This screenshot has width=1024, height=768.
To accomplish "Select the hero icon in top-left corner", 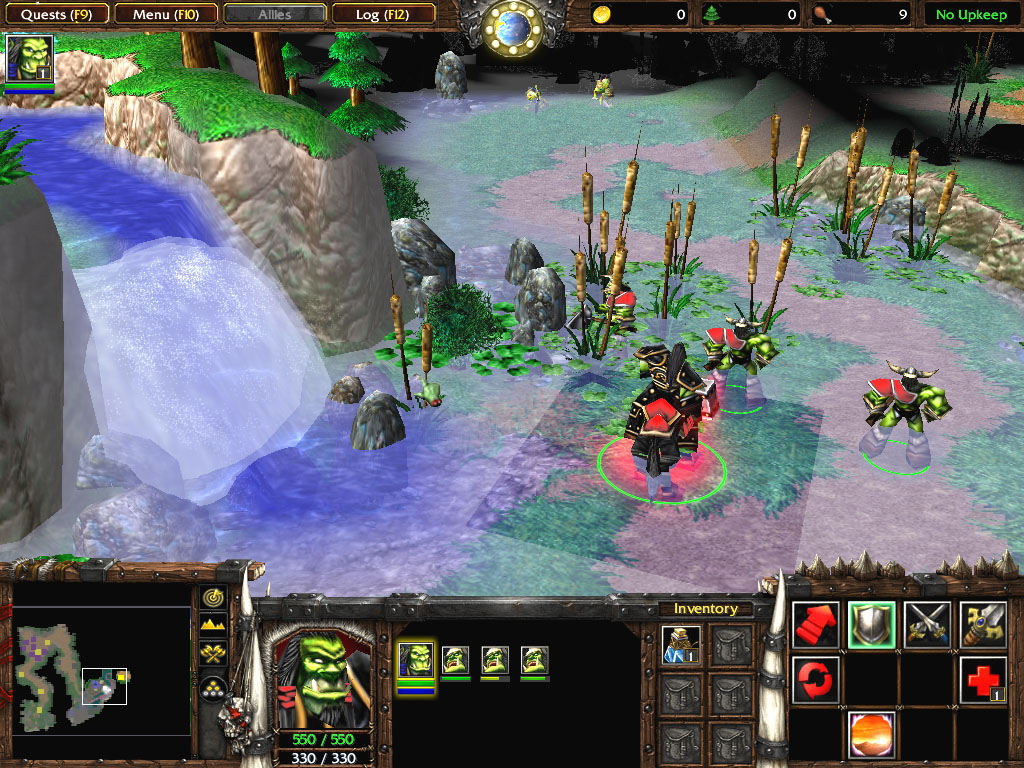I will [x=29, y=58].
